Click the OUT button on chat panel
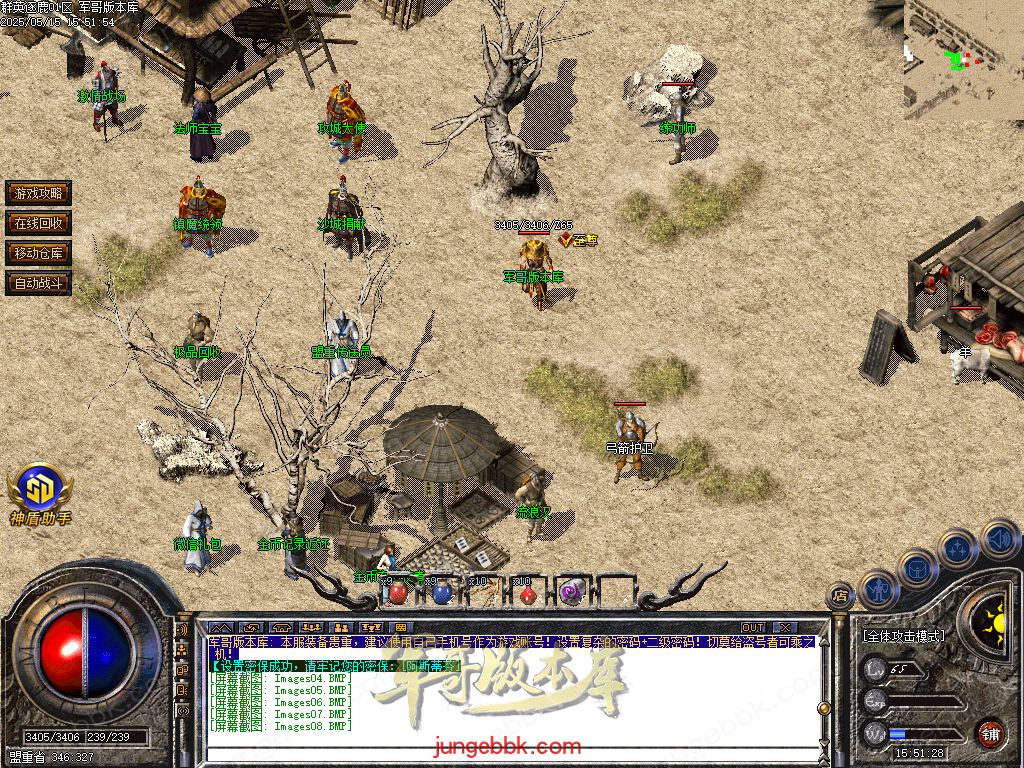This screenshot has width=1024, height=768. [752, 627]
